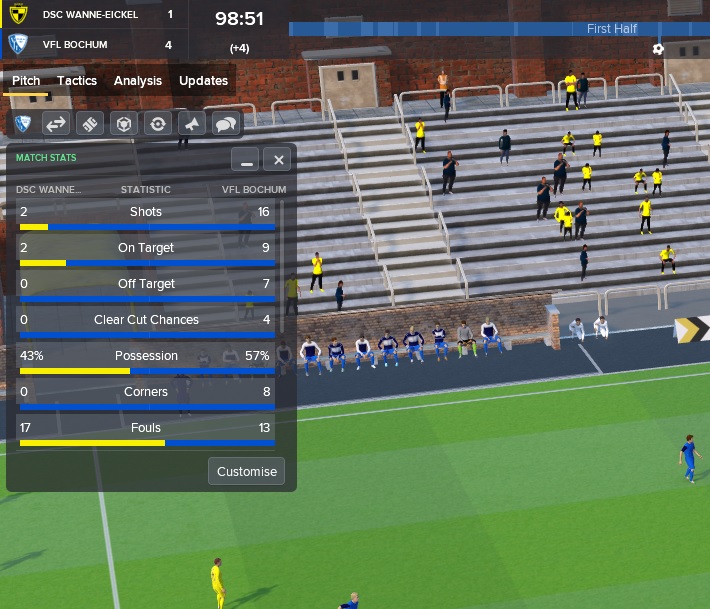The height and width of the screenshot is (609, 710).
Task: Open touchline shouts megaphone icon
Action: 191,124
